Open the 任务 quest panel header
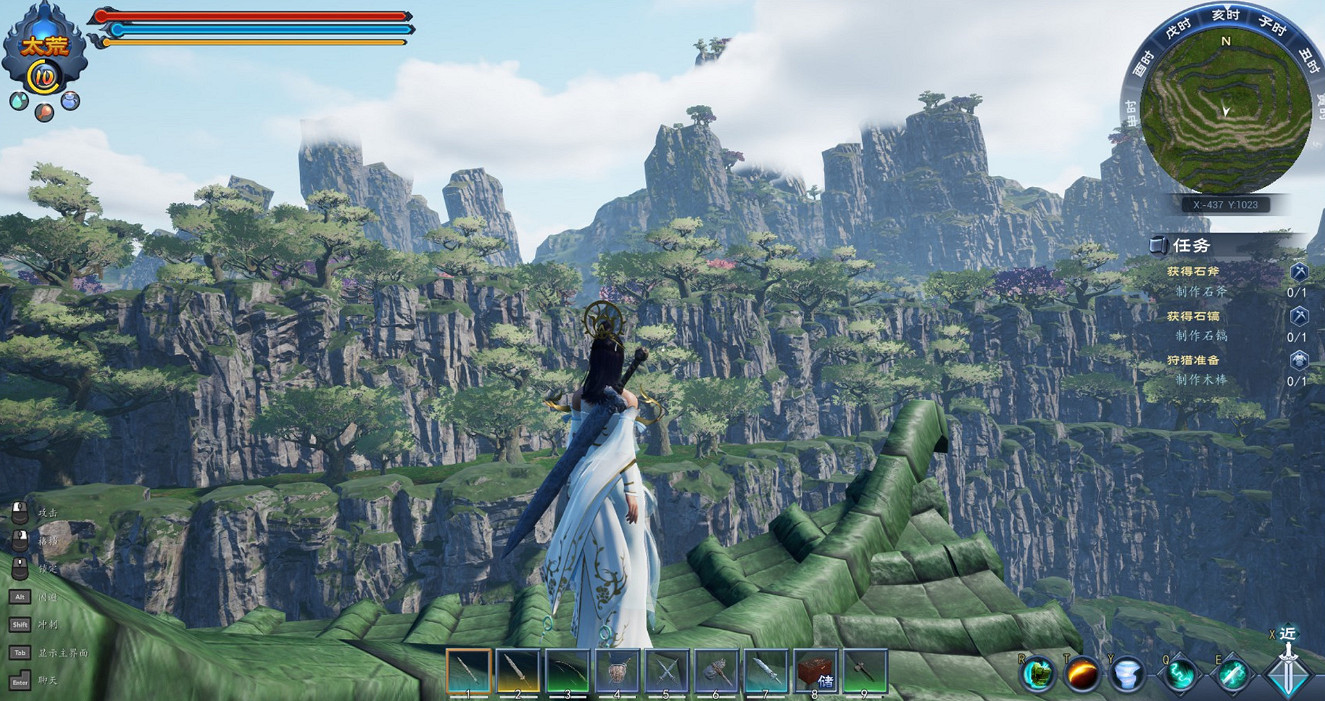Viewport: 1325px width, 701px height. (x=1192, y=245)
